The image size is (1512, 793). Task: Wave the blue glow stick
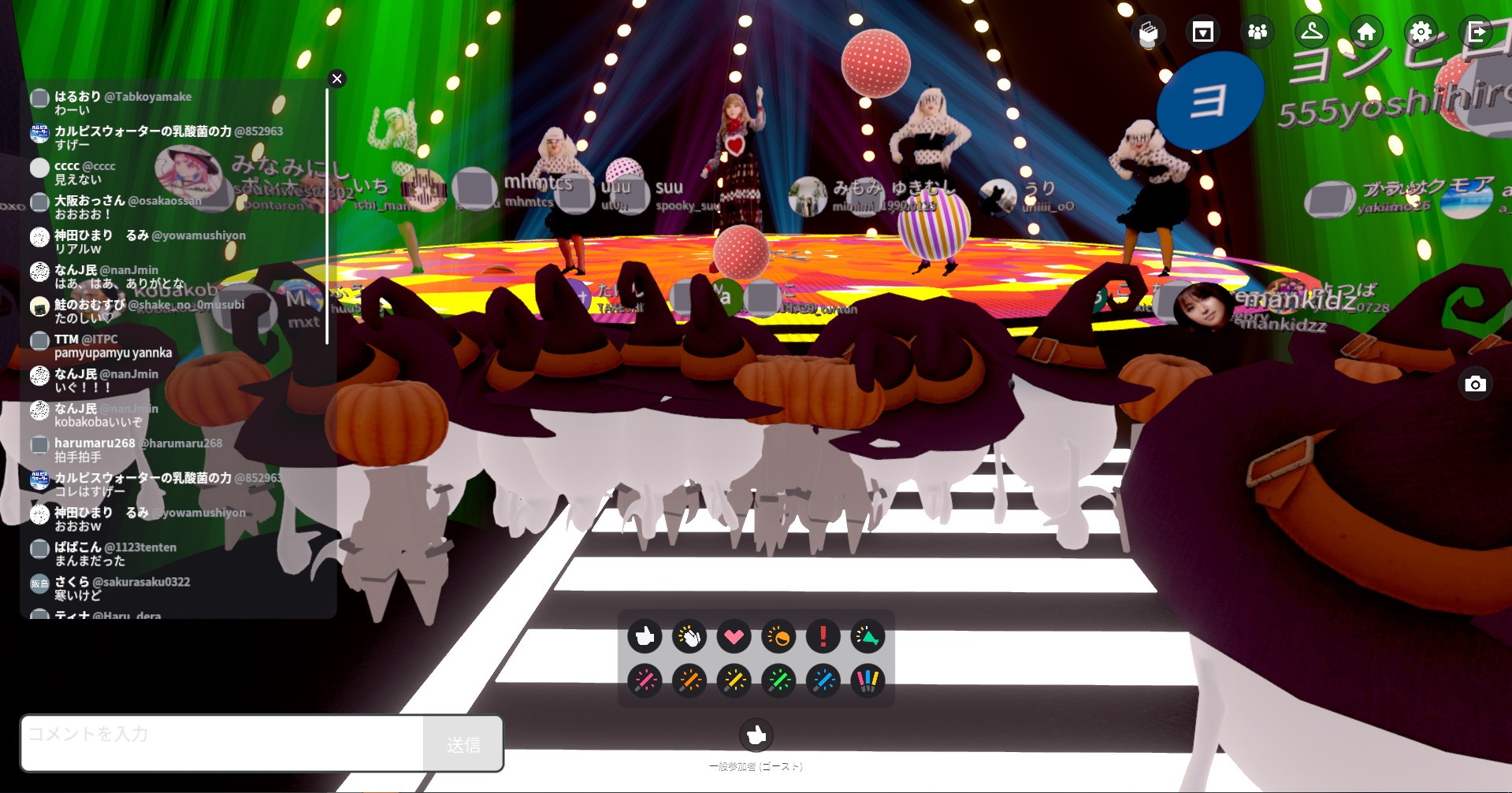pos(823,680)
